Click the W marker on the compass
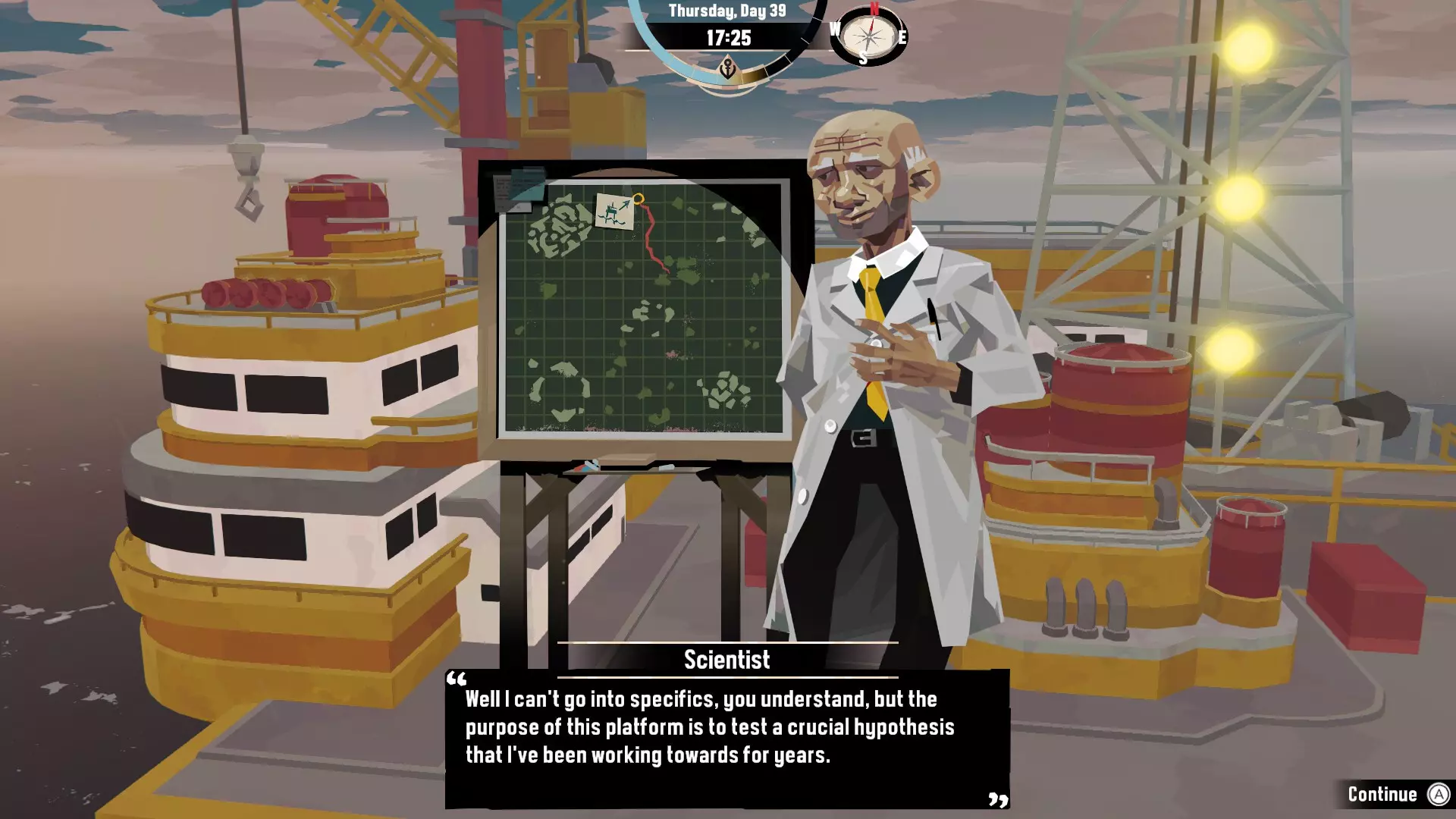The width and height of the screenshot is (1456, 819). (835, 29)
